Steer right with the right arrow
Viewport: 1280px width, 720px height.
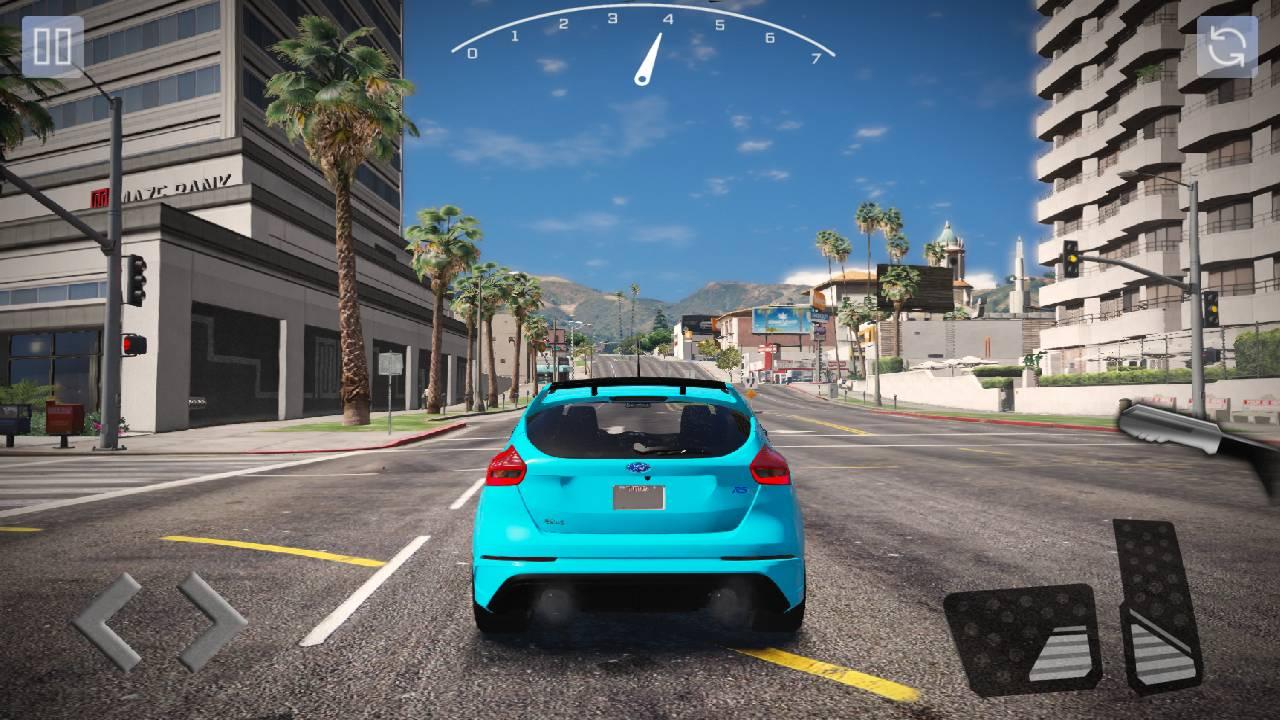211,621
